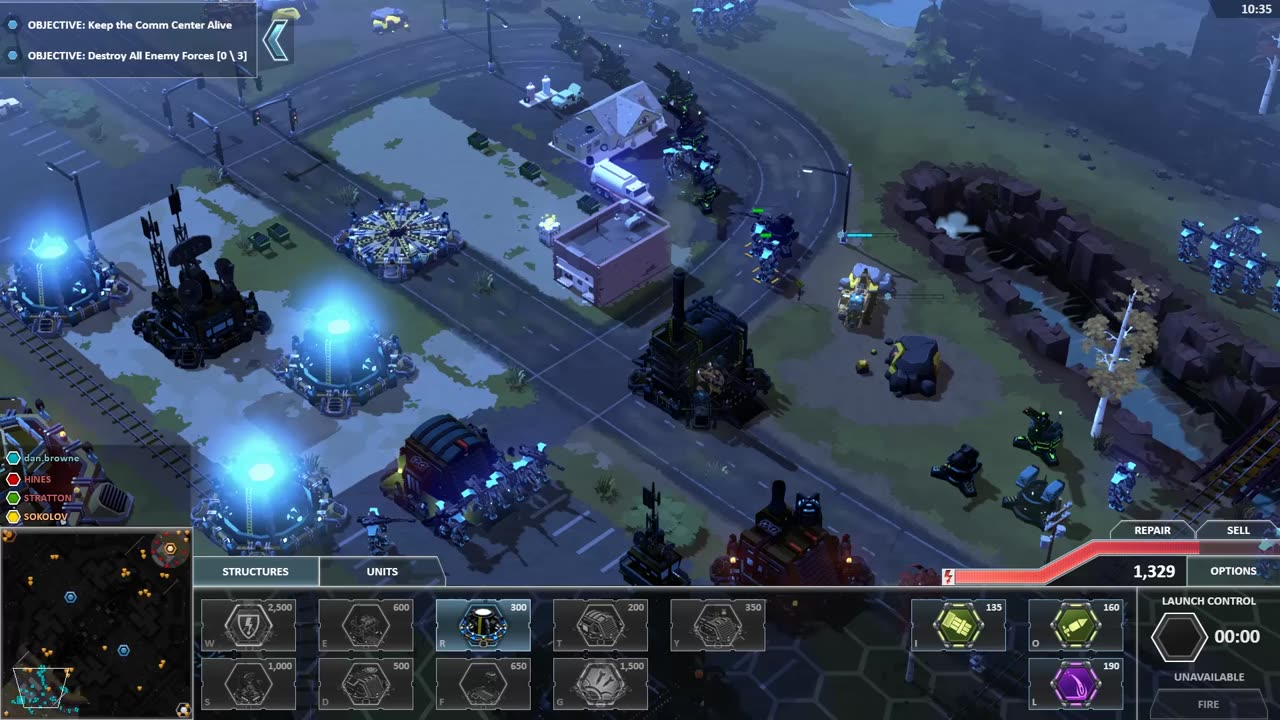Pick the 500-cost structure build slot
1280x720 pixels.
(365, 684)
